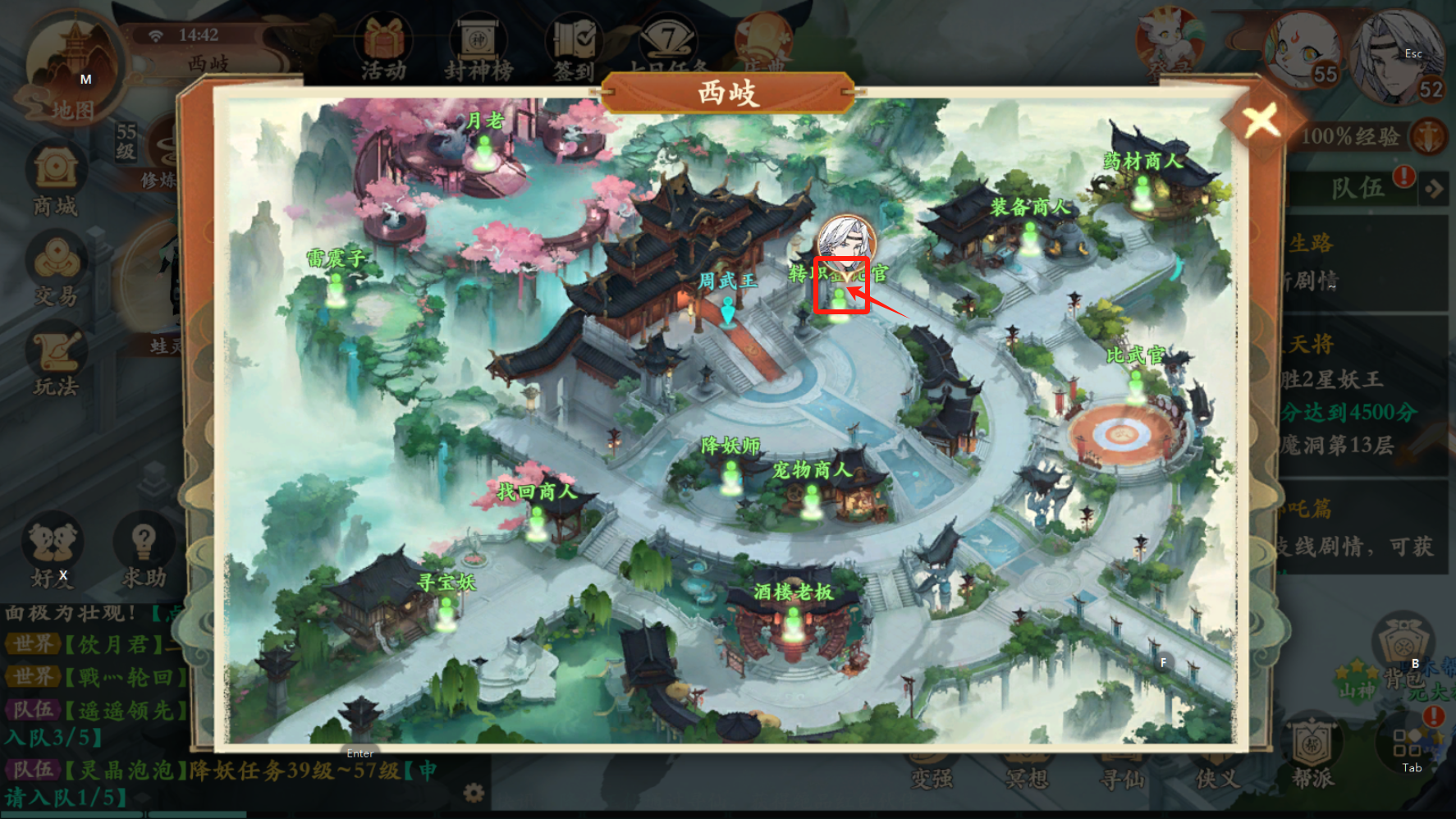
Task: Open the chat settings gear
Action: (474, 793)
